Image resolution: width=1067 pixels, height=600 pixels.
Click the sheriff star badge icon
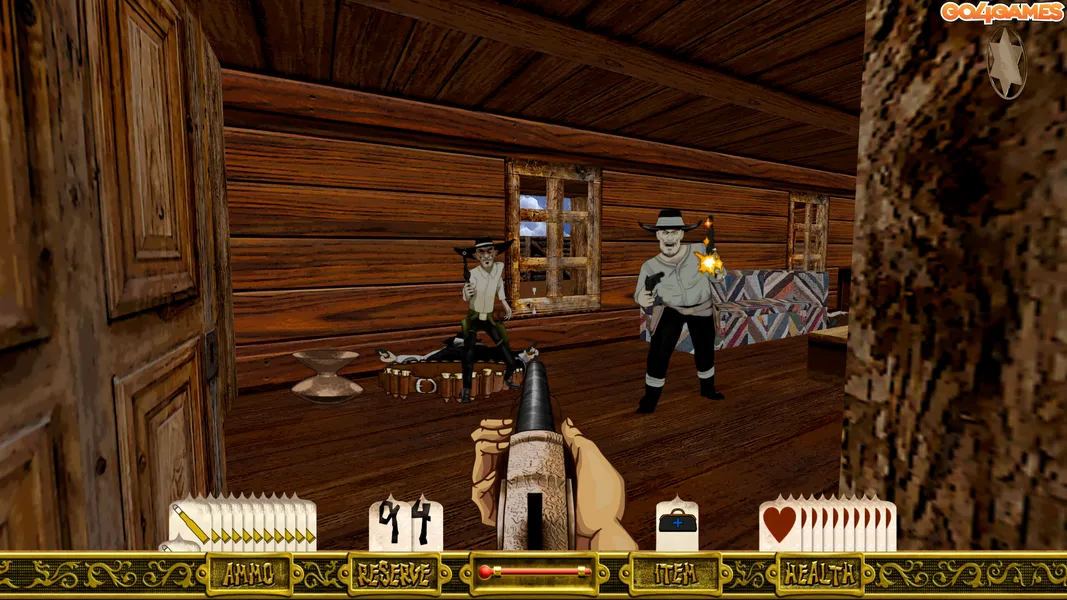point(1006,62)
